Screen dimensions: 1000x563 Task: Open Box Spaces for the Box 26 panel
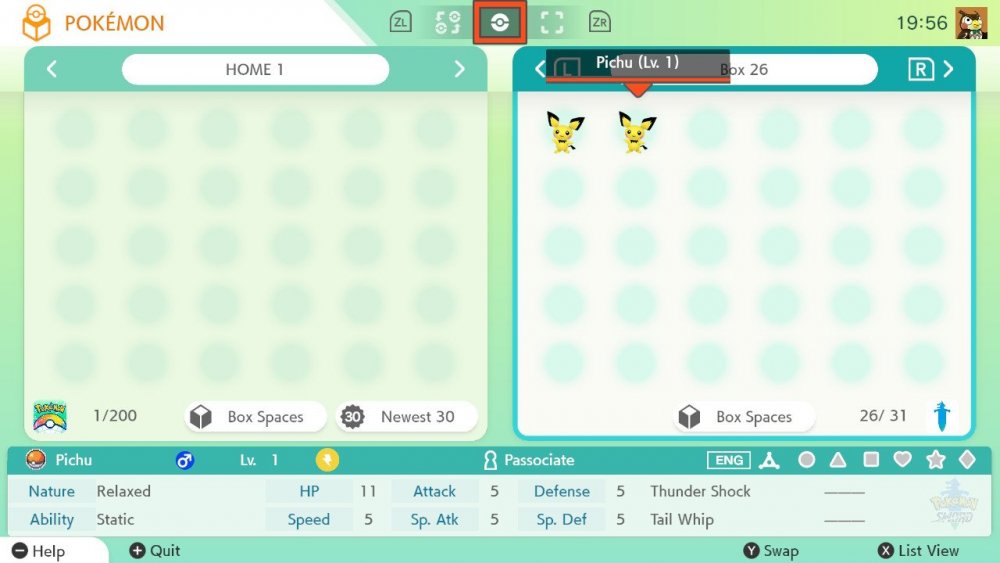click(744, 417)
